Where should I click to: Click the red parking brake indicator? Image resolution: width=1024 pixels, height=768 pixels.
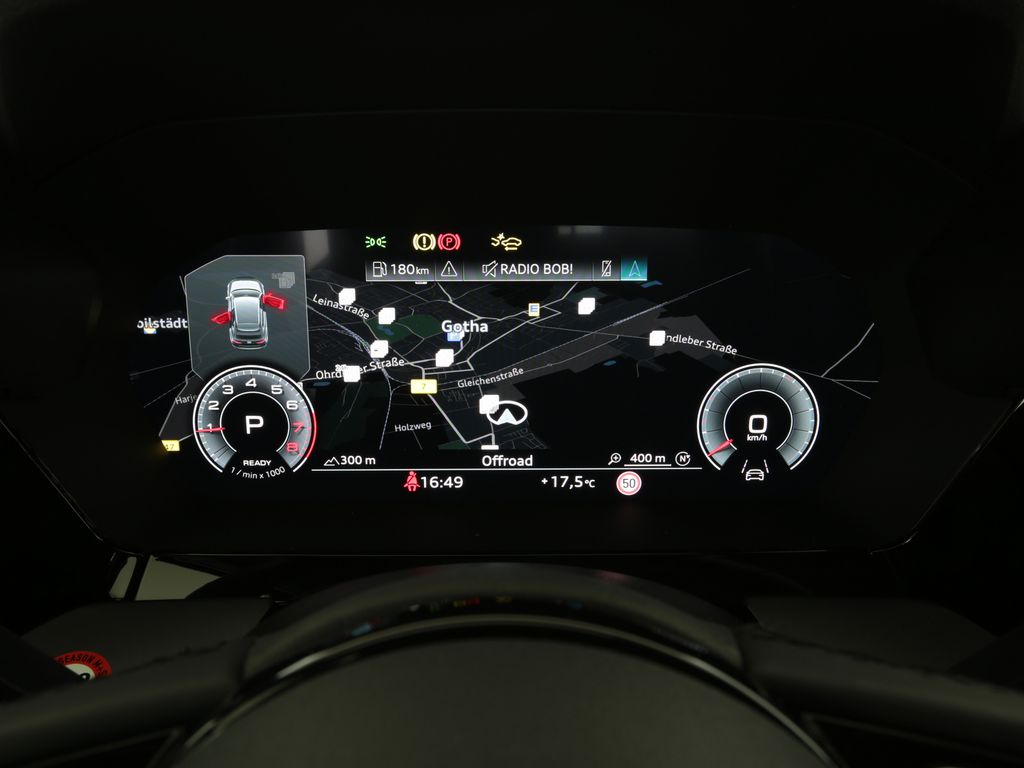450,241
